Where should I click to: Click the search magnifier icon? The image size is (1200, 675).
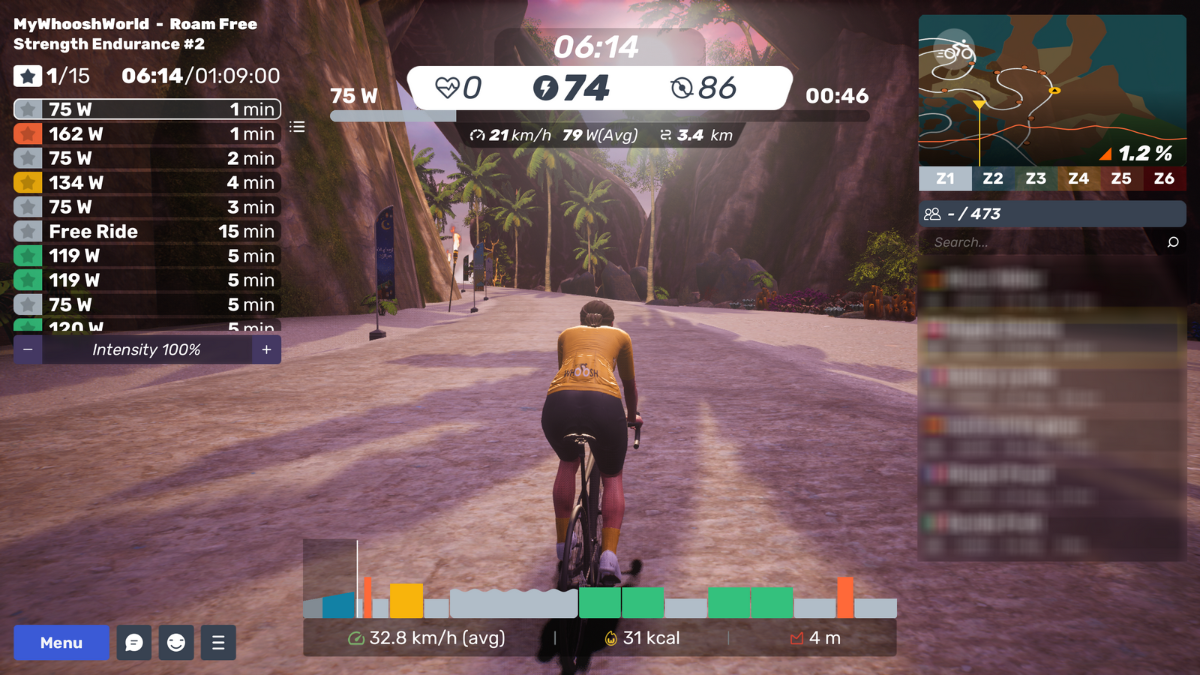coord(1173,242)
